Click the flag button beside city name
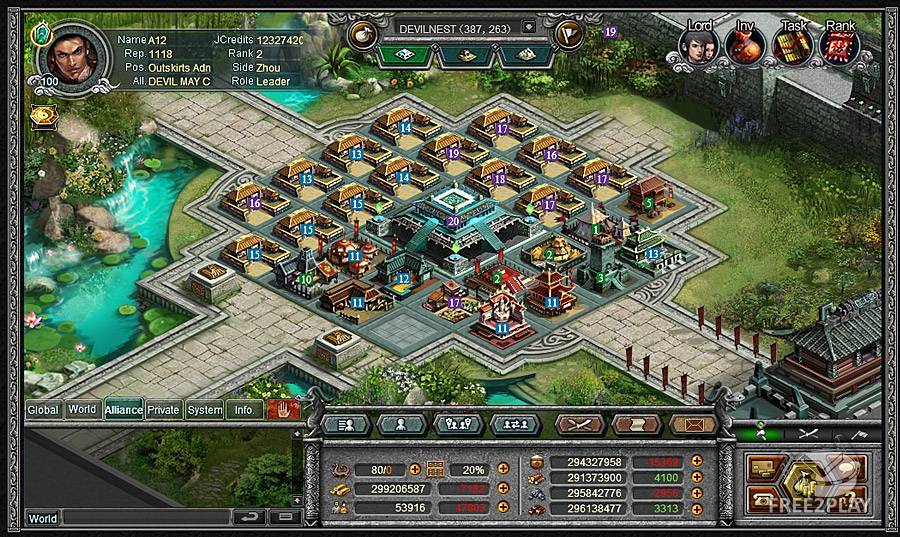Screen dimensions: 900x537 (571, 31)
